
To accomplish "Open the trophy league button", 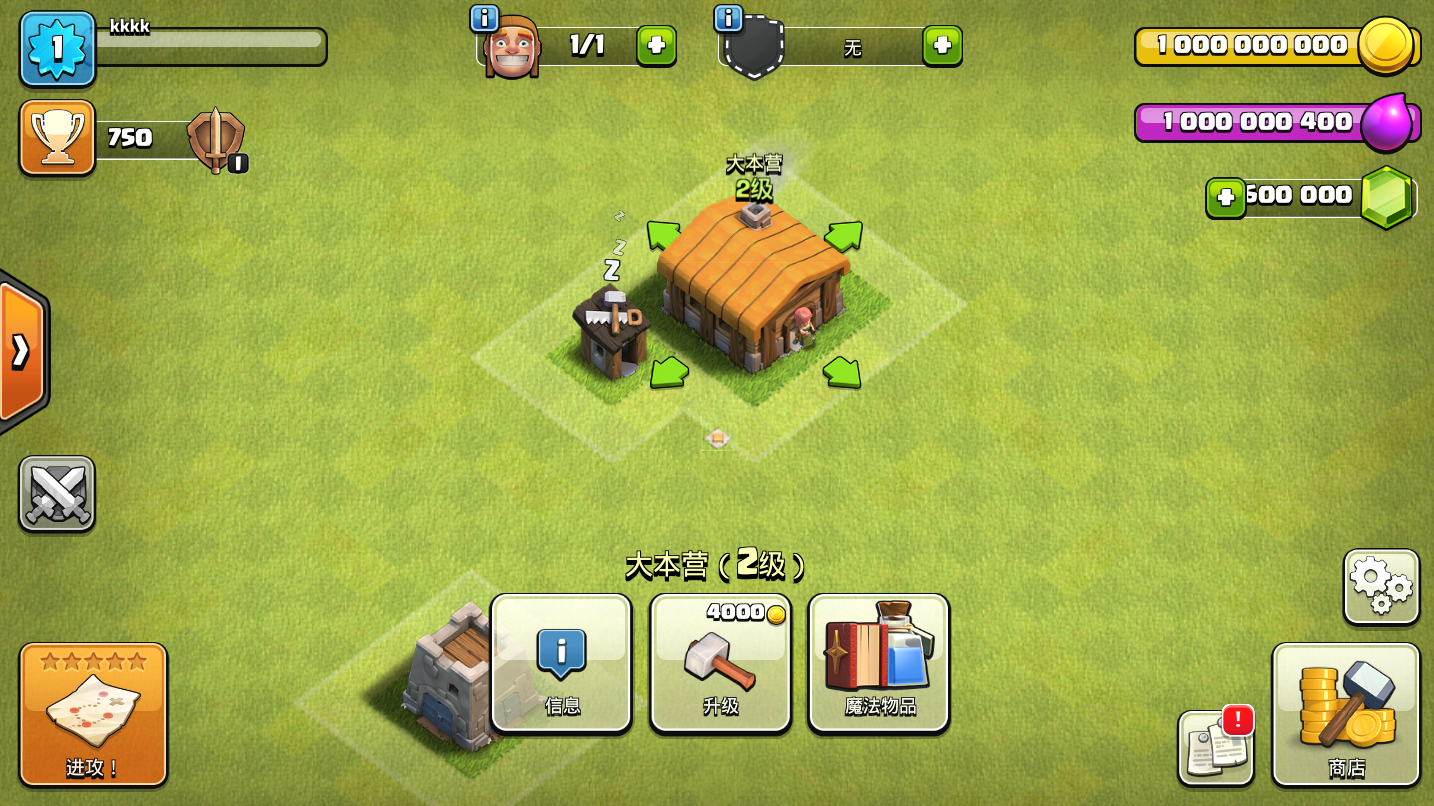I will tap(57, 137).
